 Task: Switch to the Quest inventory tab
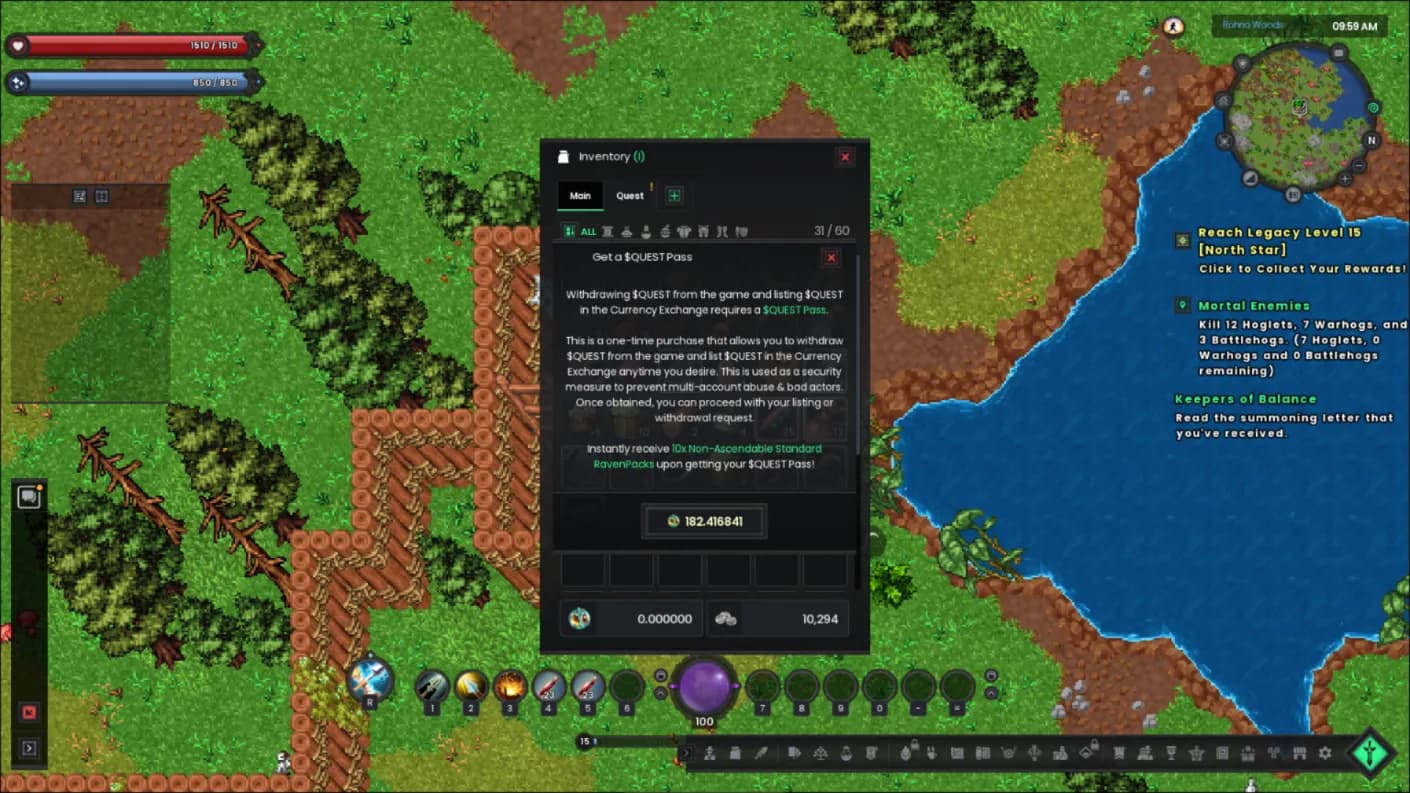[630, 196]
